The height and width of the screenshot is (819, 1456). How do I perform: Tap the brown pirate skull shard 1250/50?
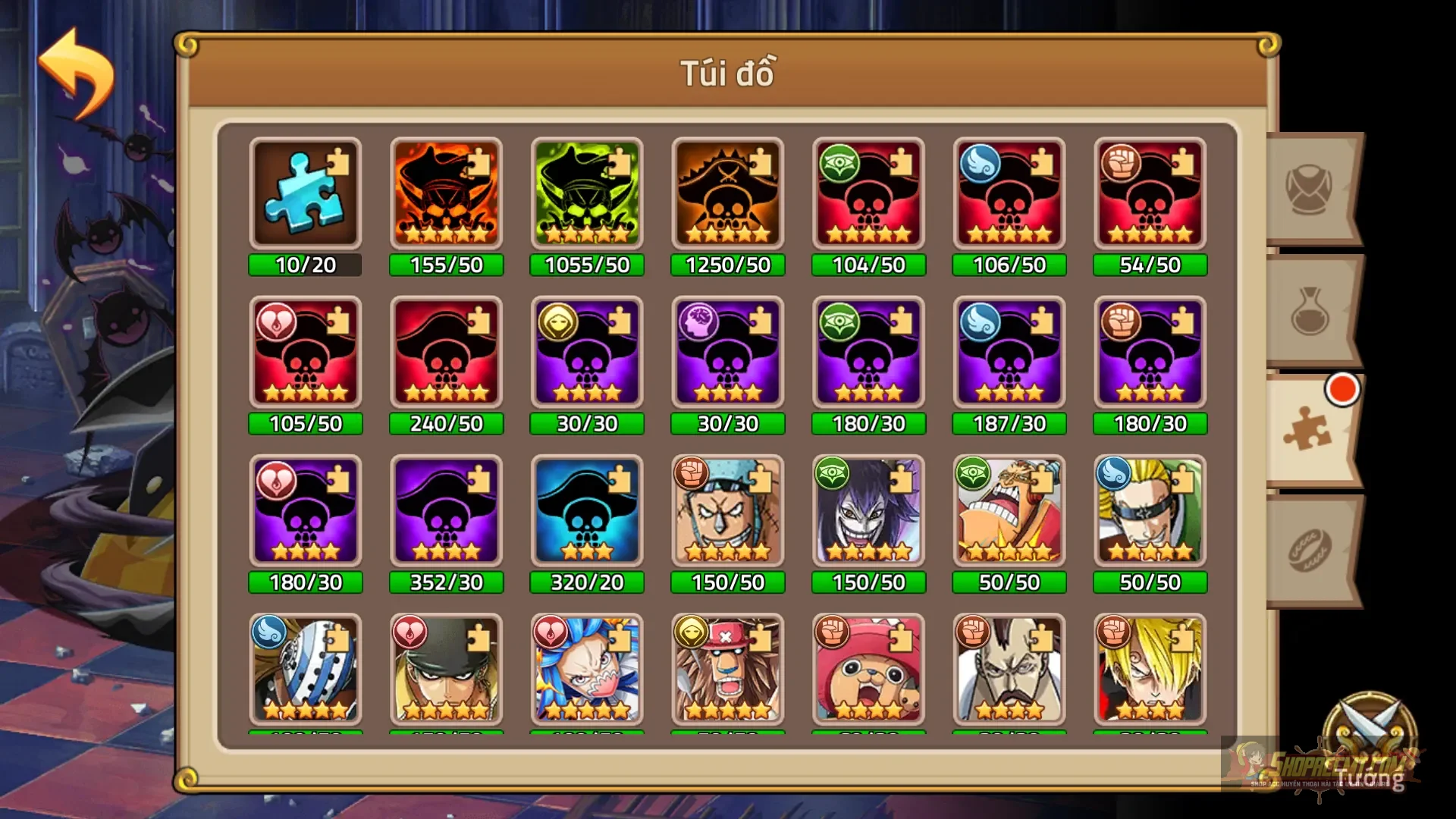(x=728, y=193)
